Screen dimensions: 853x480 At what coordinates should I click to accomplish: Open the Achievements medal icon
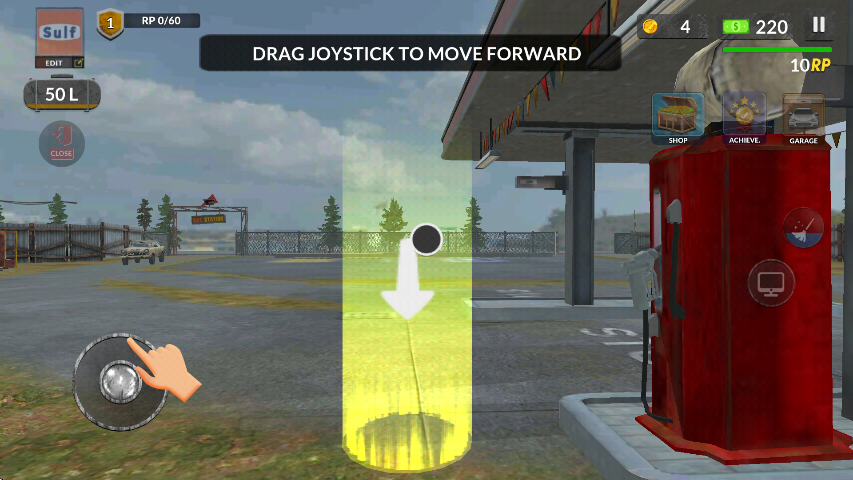tap(743, 118)
